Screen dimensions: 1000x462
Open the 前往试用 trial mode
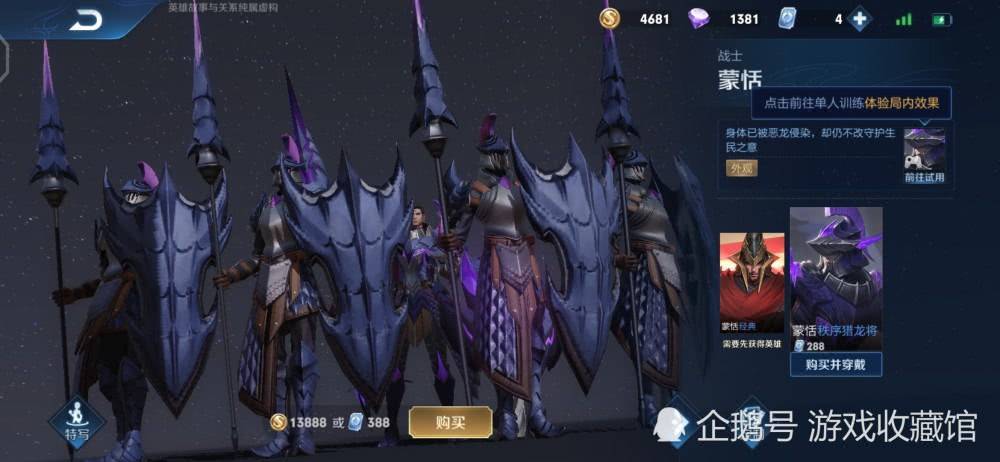click(x=924, y=155)
